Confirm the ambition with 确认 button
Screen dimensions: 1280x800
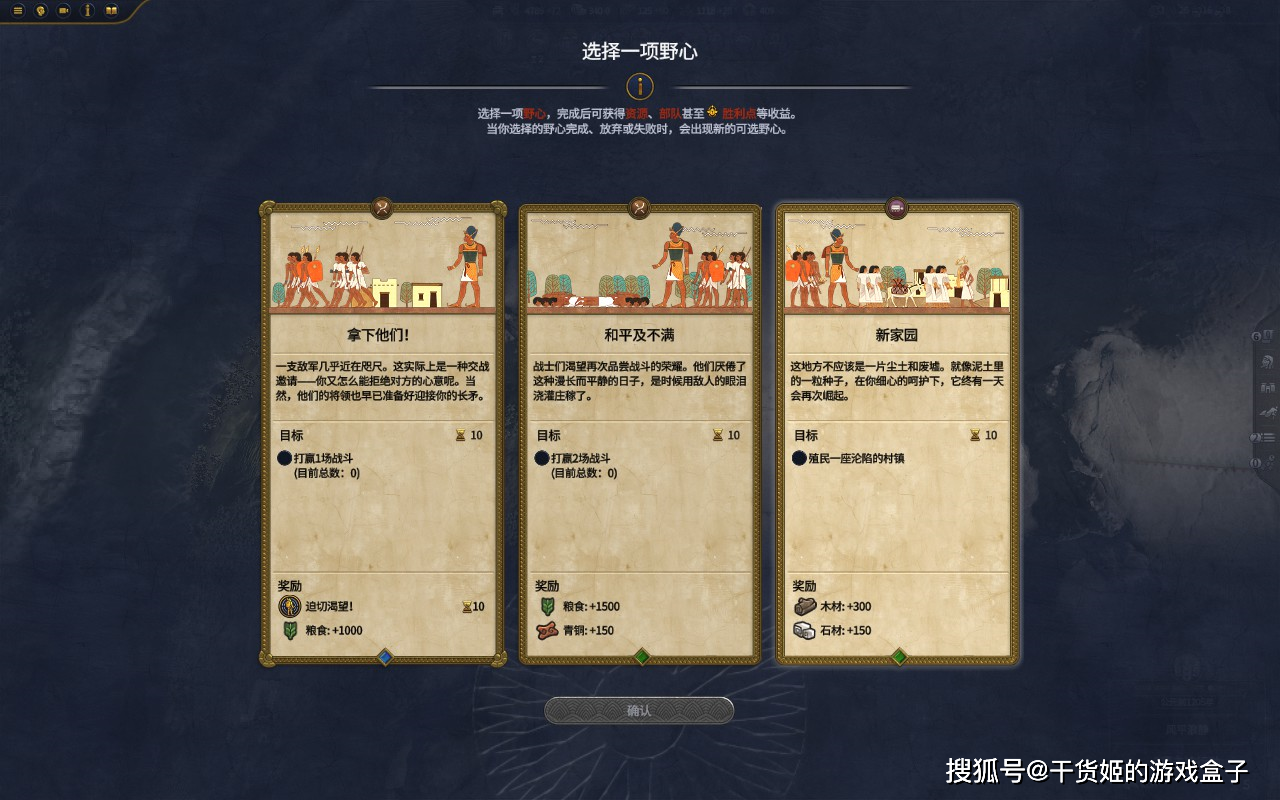click(x=639, y=711)
